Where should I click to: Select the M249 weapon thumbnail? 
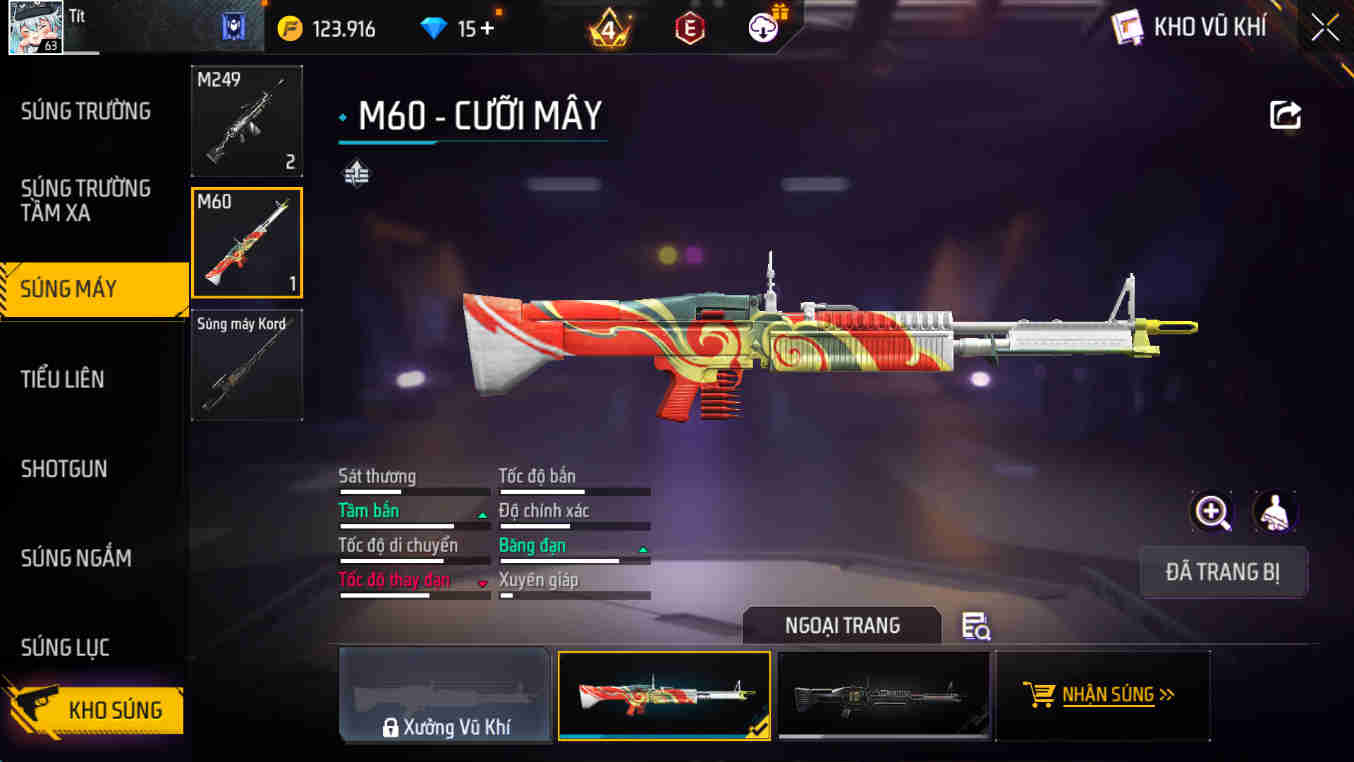[x=247, y=121]
